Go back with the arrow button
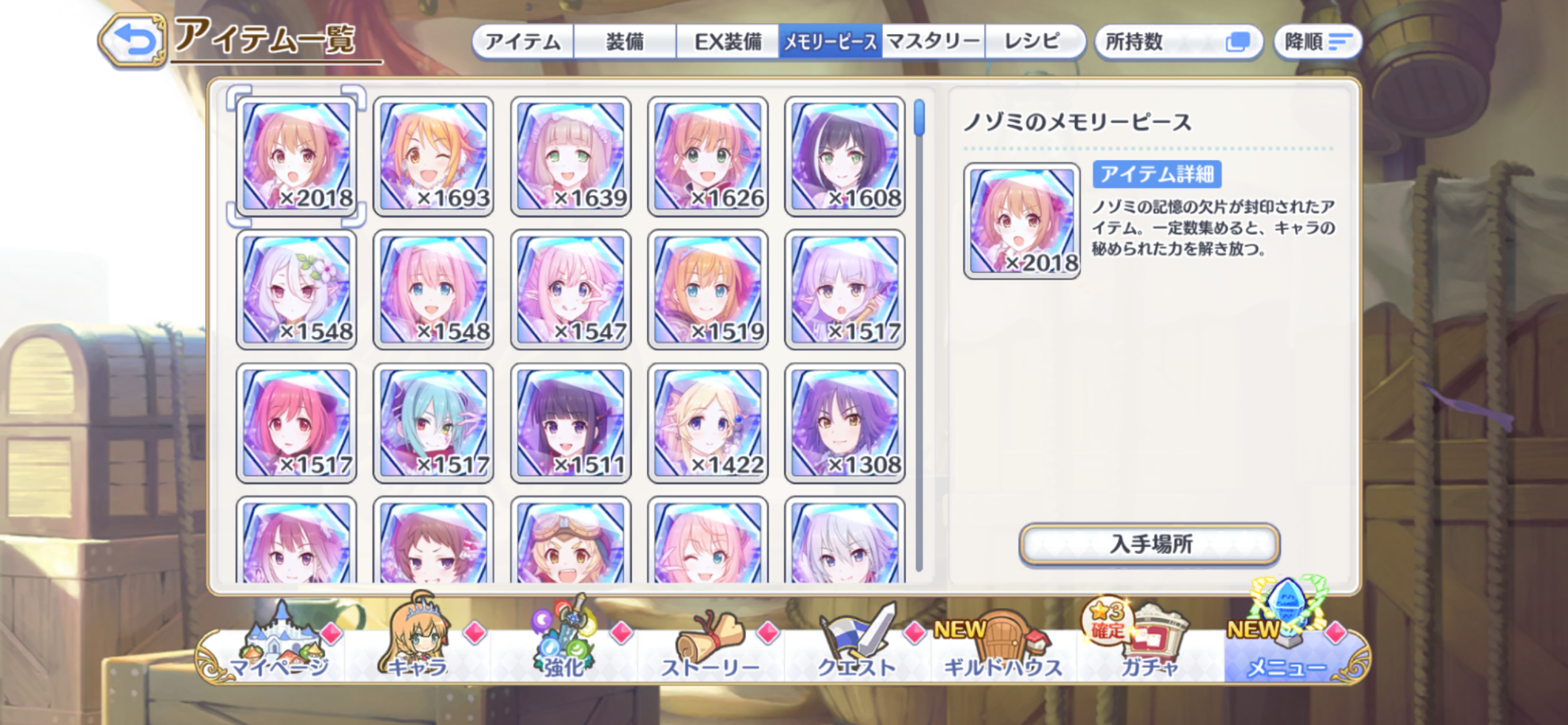The height and width of the screenshot is (725, 1568). [133, 41]
